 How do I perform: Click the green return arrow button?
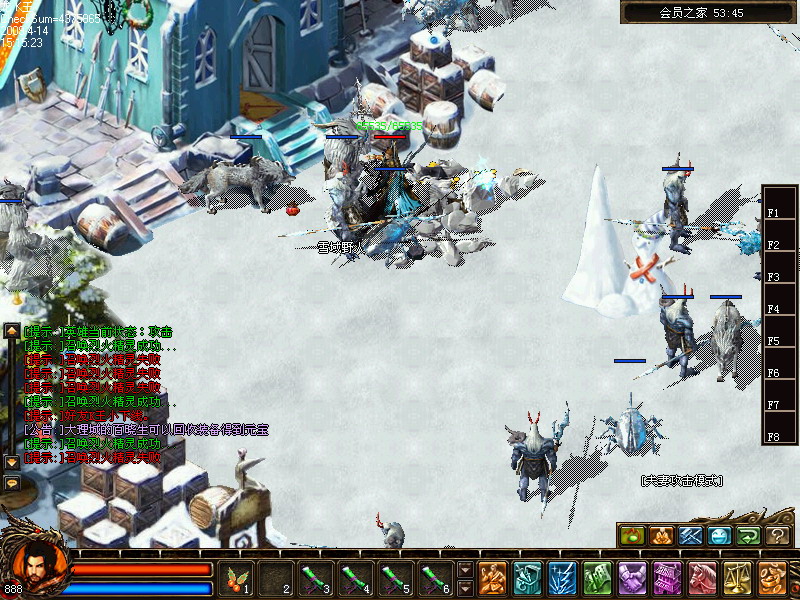pyautogui.click(x=748, y=535)
